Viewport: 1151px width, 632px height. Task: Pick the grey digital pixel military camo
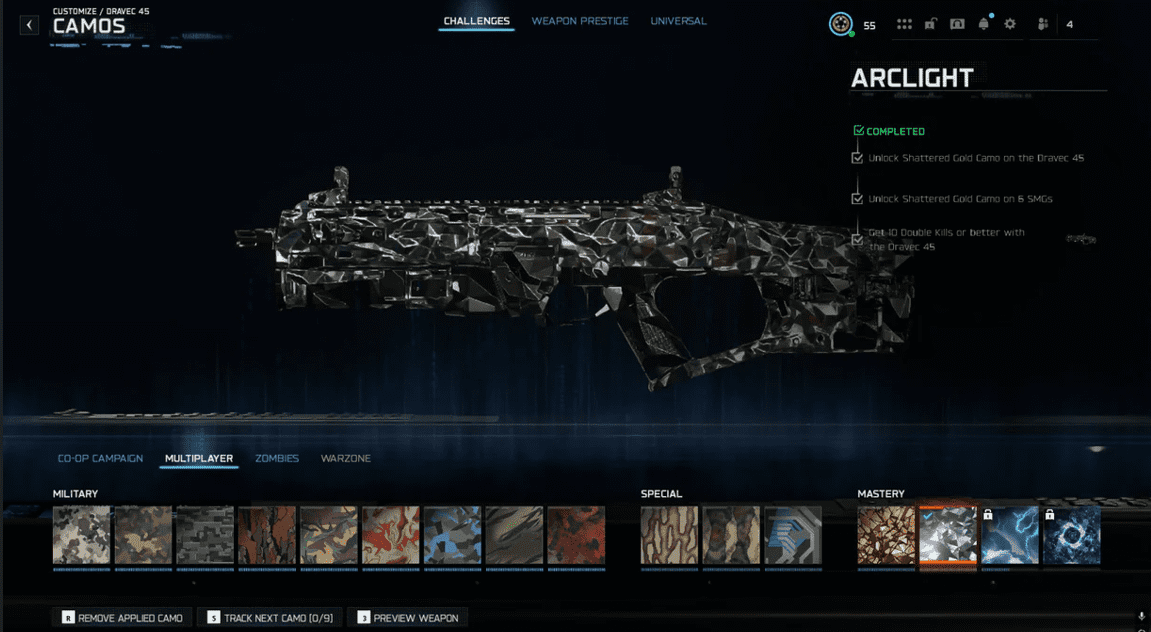[205, 535]
